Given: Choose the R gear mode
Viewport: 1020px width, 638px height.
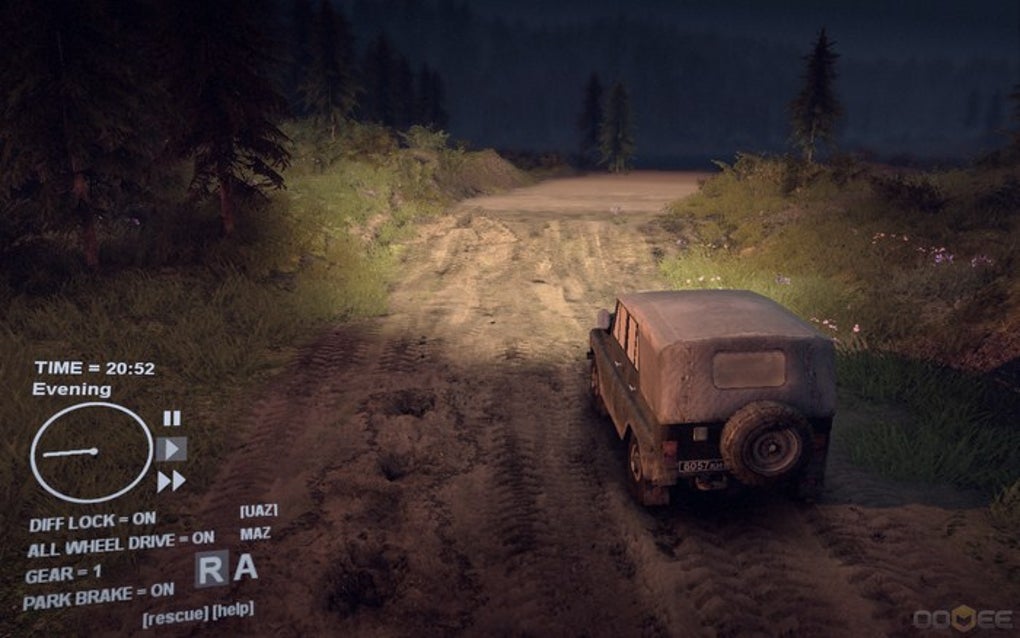Looking at the screenshot, I should point(211,569).
